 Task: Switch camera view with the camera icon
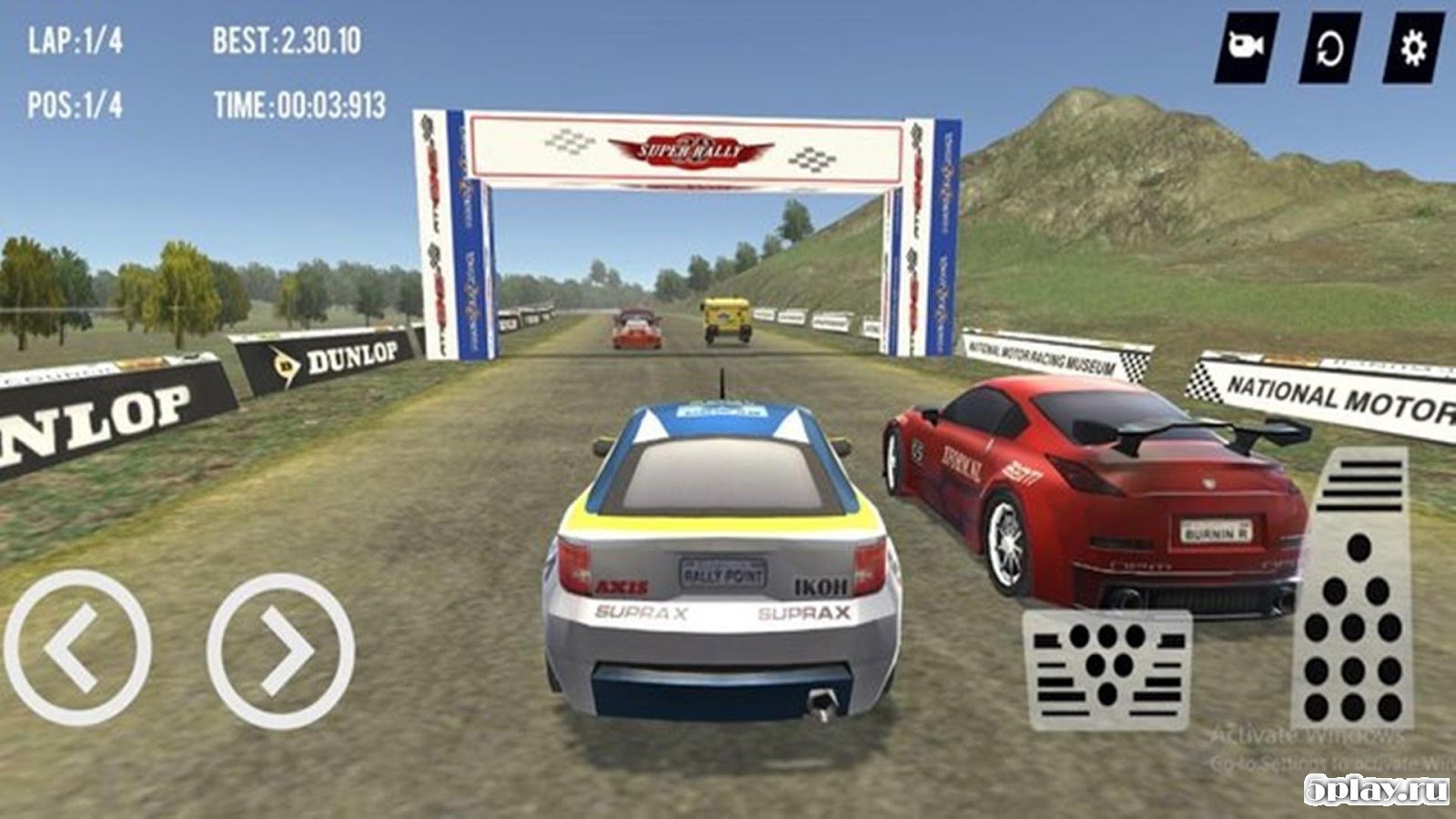(x=1246, y=45)
